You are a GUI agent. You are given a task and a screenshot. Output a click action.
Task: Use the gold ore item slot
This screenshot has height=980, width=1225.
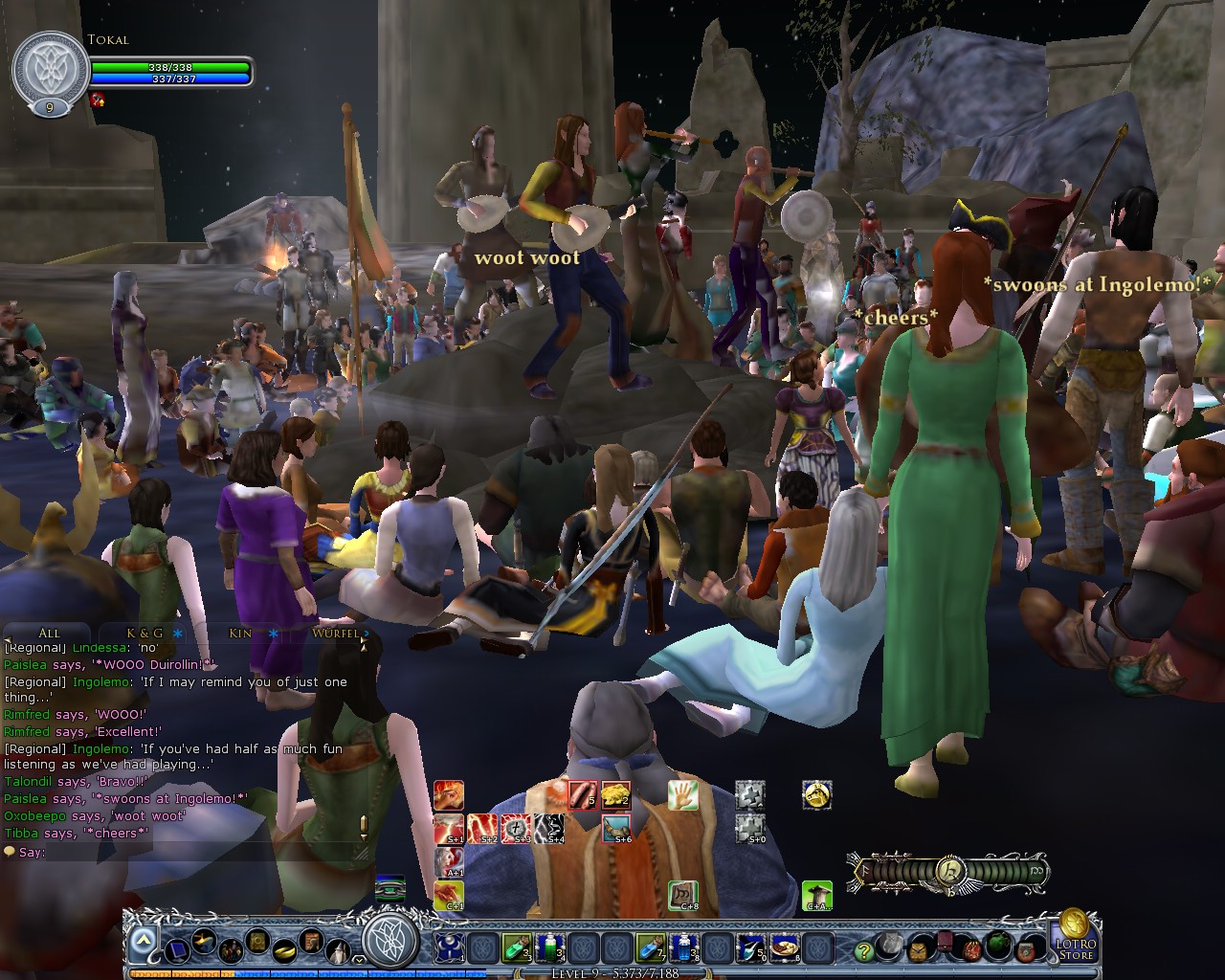(x=615, y=794)
